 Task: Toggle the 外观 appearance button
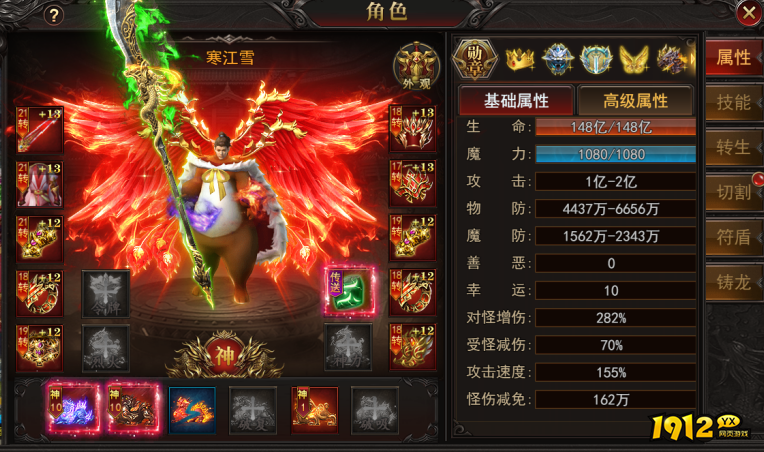[414, 63]
